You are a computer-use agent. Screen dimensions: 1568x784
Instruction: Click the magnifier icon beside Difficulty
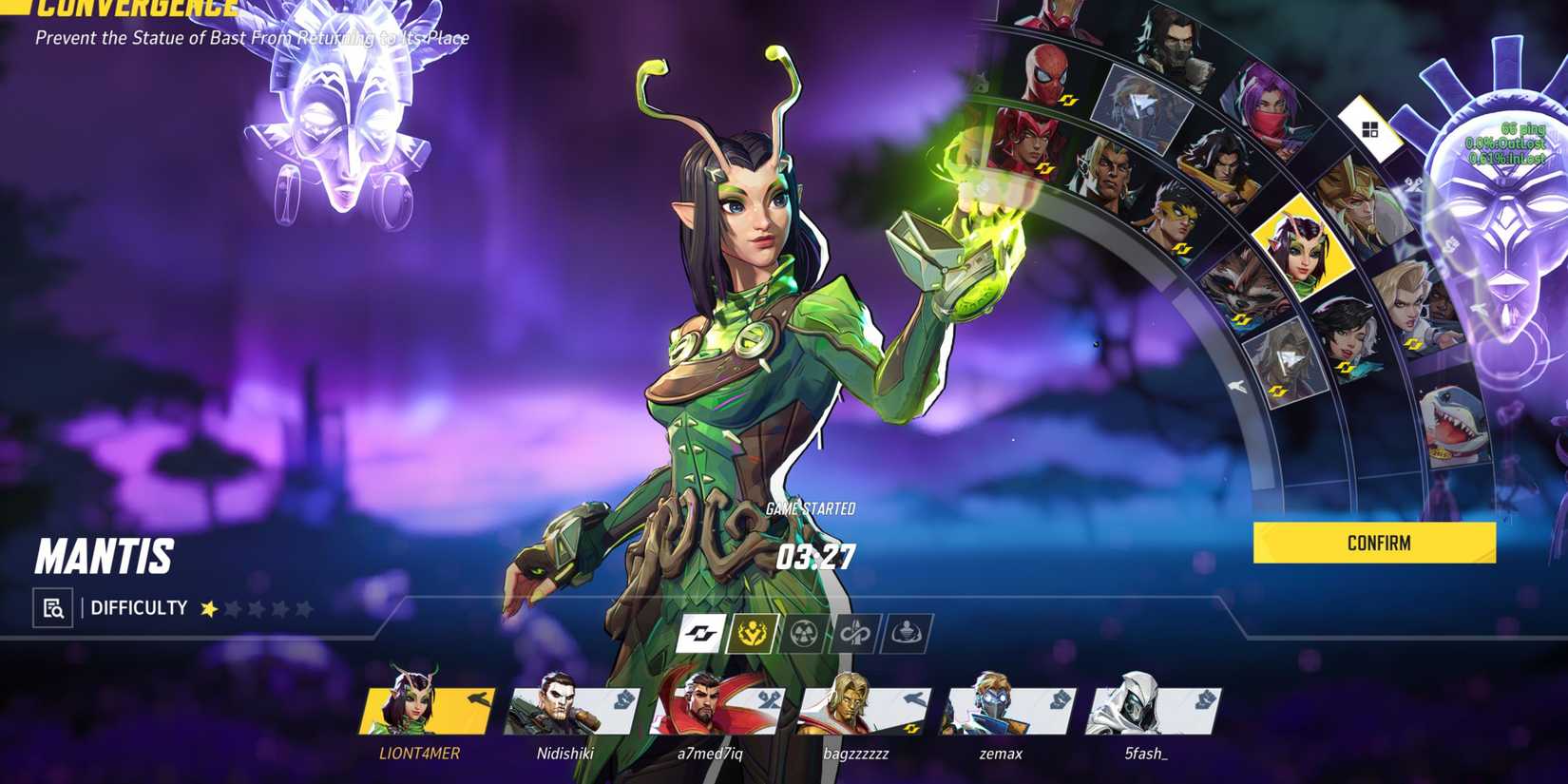(54, 606)
